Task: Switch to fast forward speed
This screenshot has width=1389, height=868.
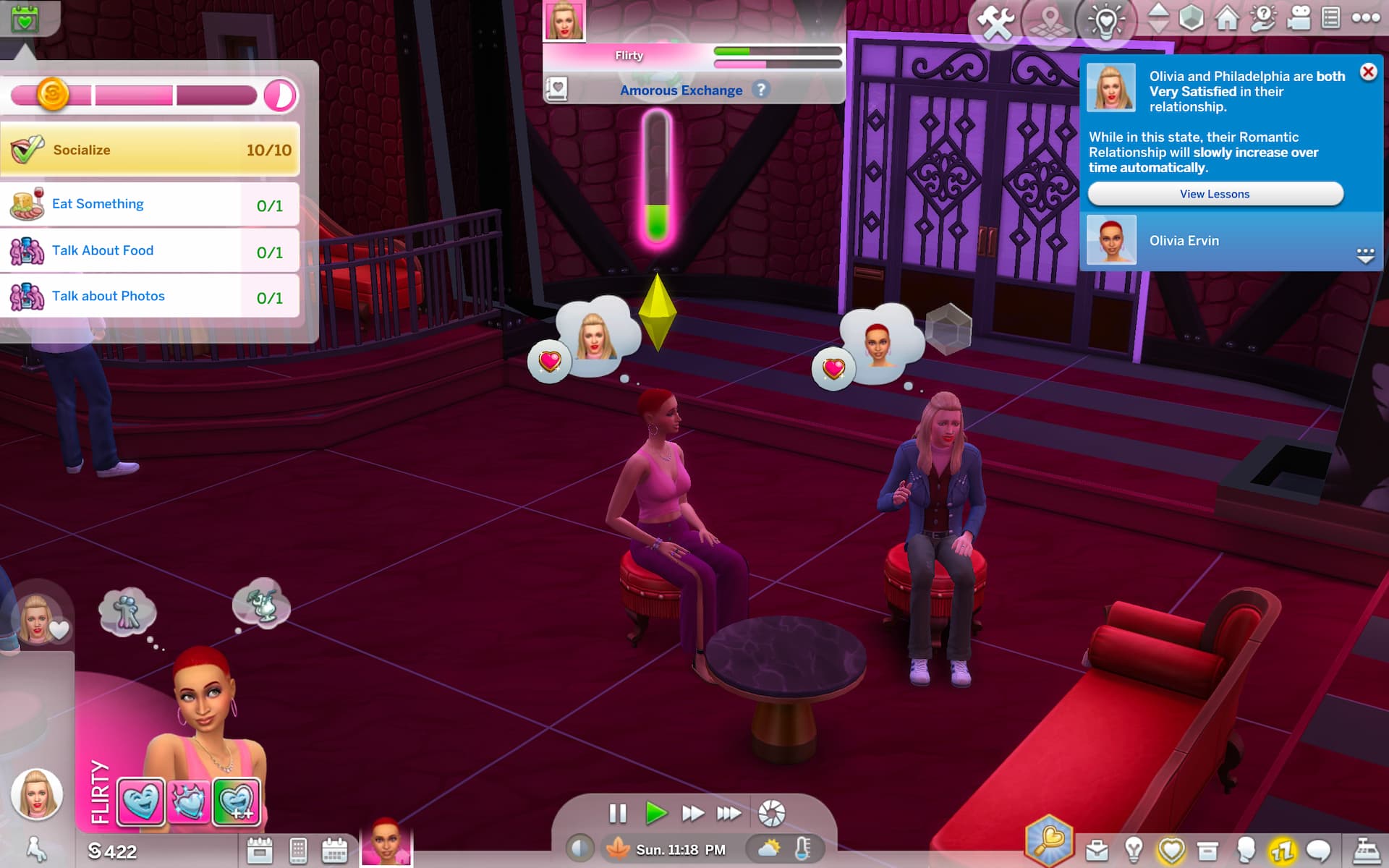Action: (692, 814)
